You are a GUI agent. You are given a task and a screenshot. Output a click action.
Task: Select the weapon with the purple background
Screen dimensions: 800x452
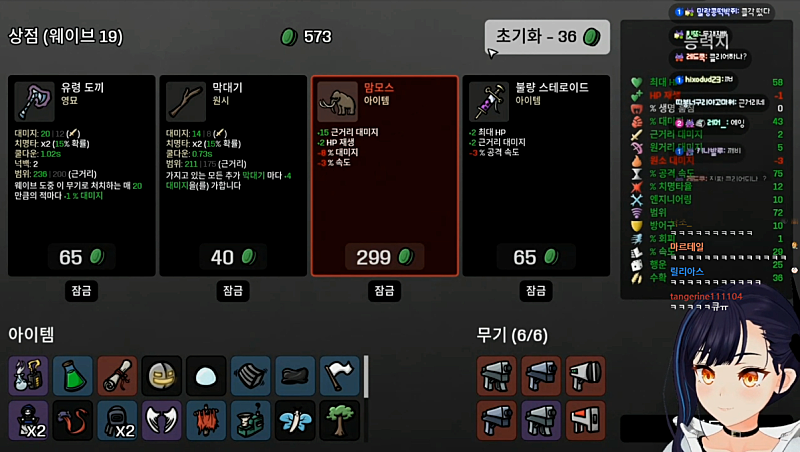(541, 420)
